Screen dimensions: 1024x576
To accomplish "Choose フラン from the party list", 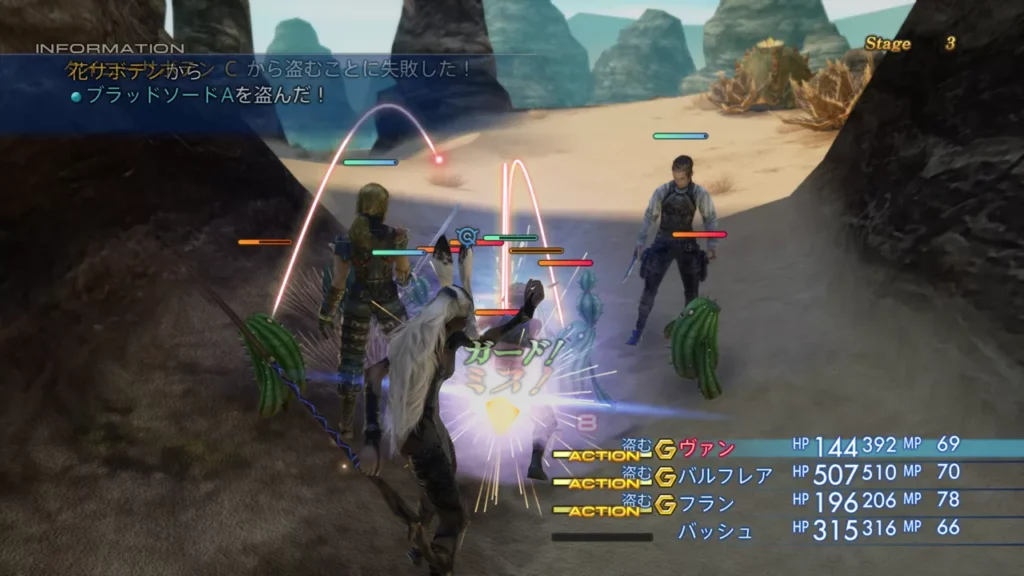I will pyautogui.click(x=707, y=503).
